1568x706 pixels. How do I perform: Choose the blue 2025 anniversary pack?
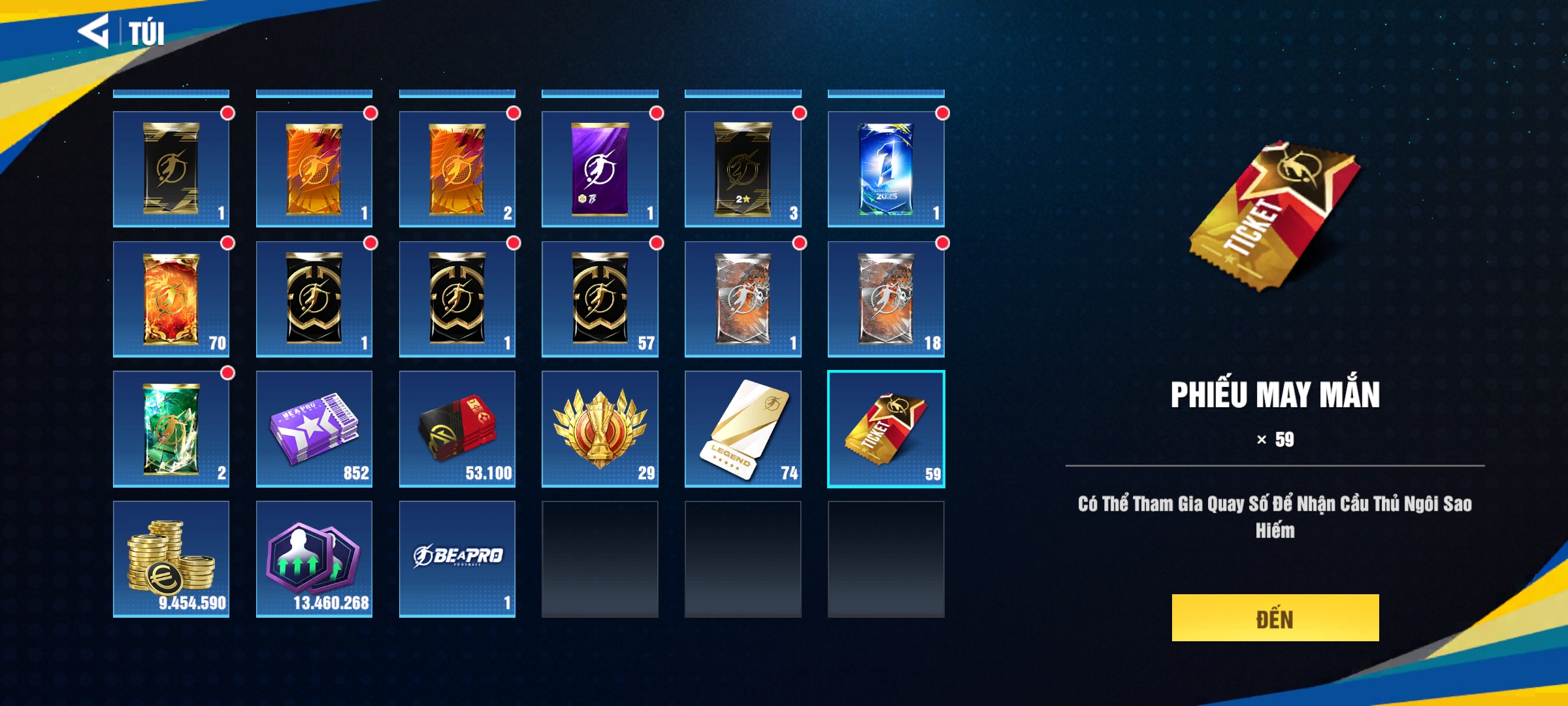coord(885,169)
